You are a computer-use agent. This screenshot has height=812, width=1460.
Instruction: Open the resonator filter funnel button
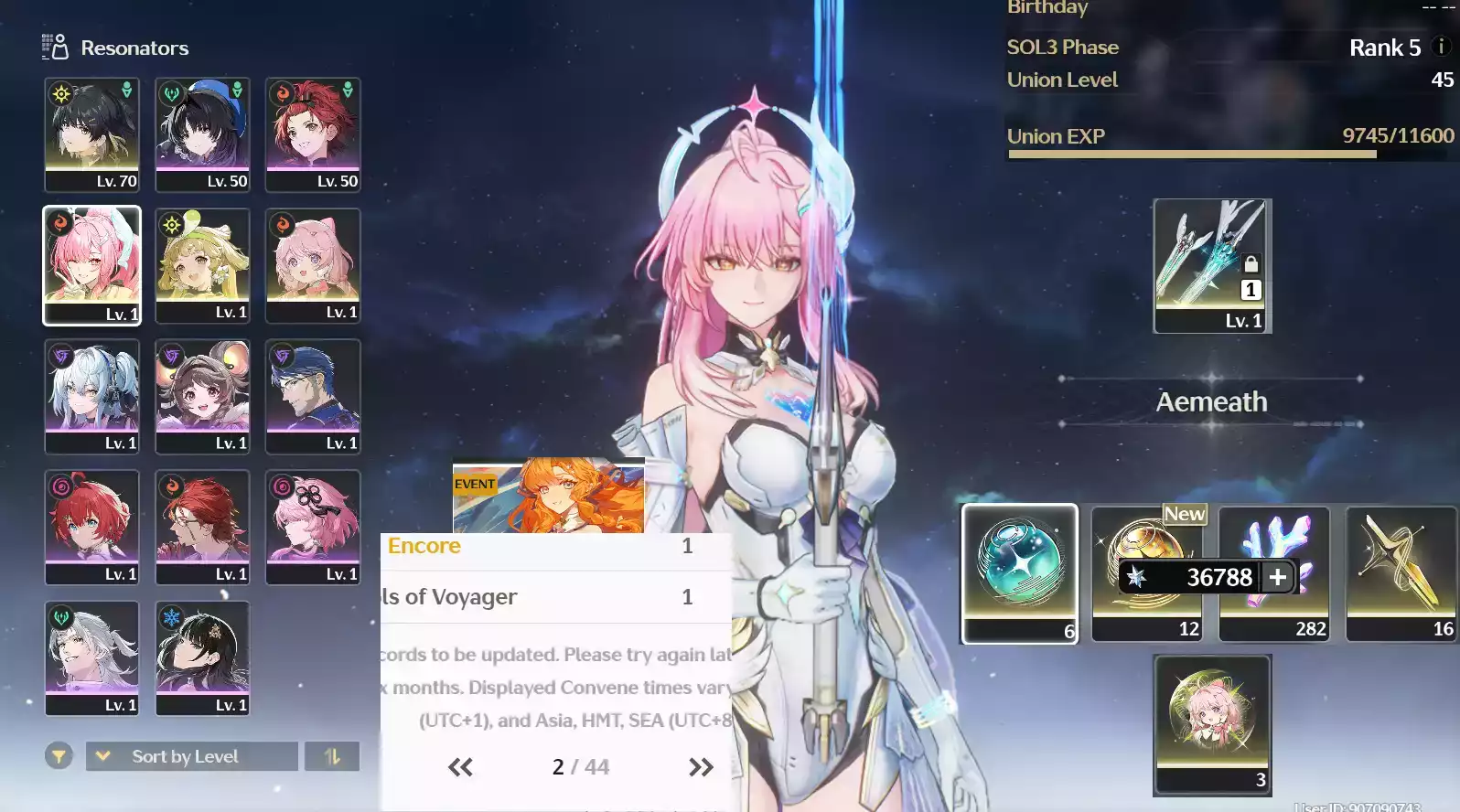pyautogui.click(x=59, y=756)
